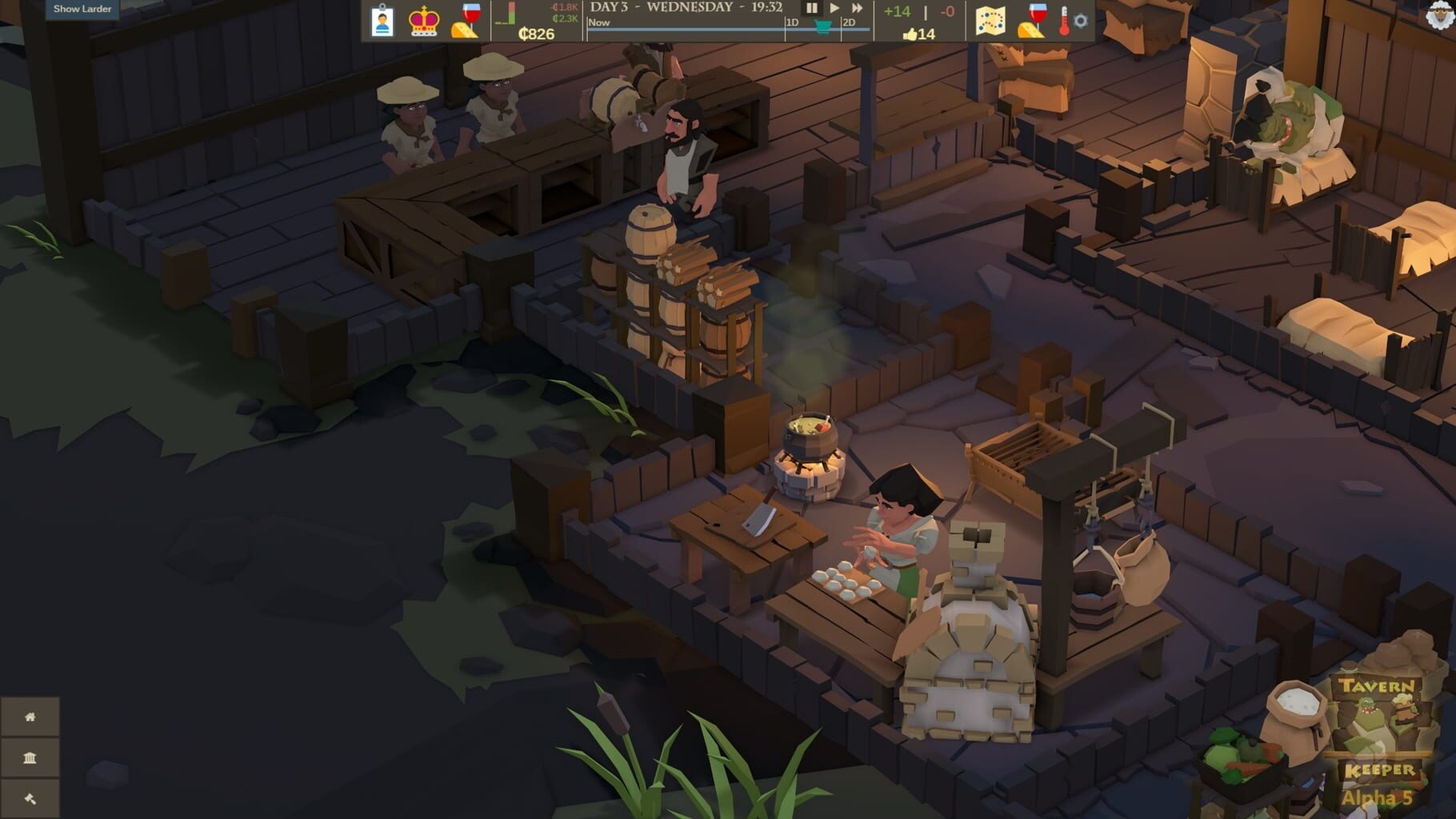1456x819 pixels.
Task: Select the home icon in the bottom-left toolbar
Action: pos(30,717)
